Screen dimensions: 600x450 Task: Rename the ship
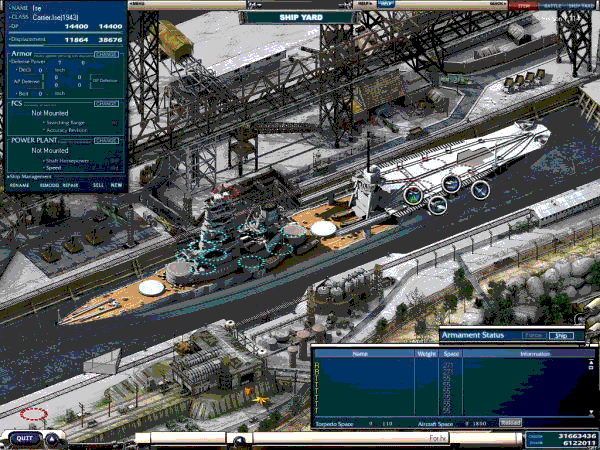19,185
